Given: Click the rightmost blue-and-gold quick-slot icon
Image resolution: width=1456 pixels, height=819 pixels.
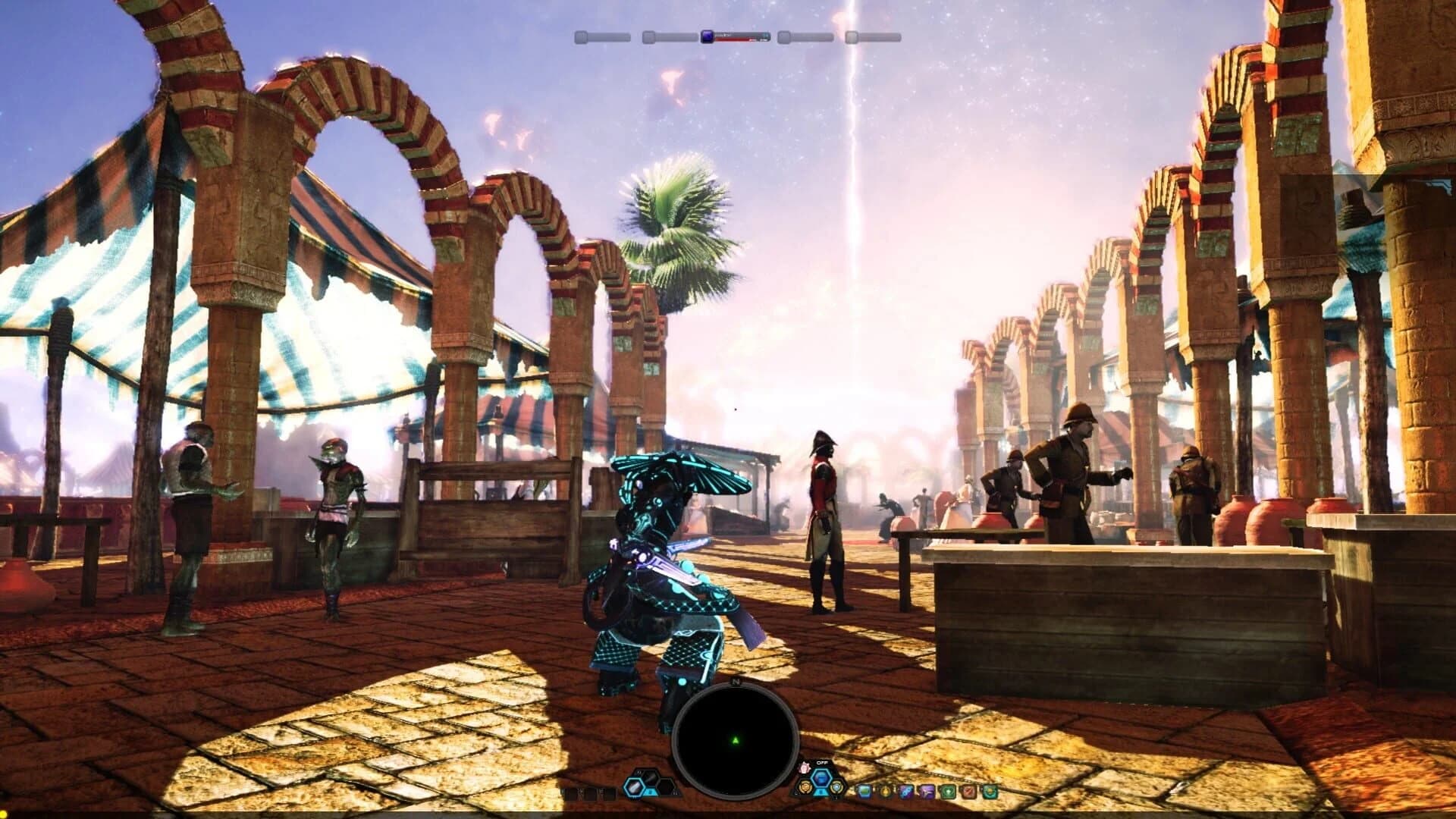Looking at the screenshot, I should click(990, 792).
